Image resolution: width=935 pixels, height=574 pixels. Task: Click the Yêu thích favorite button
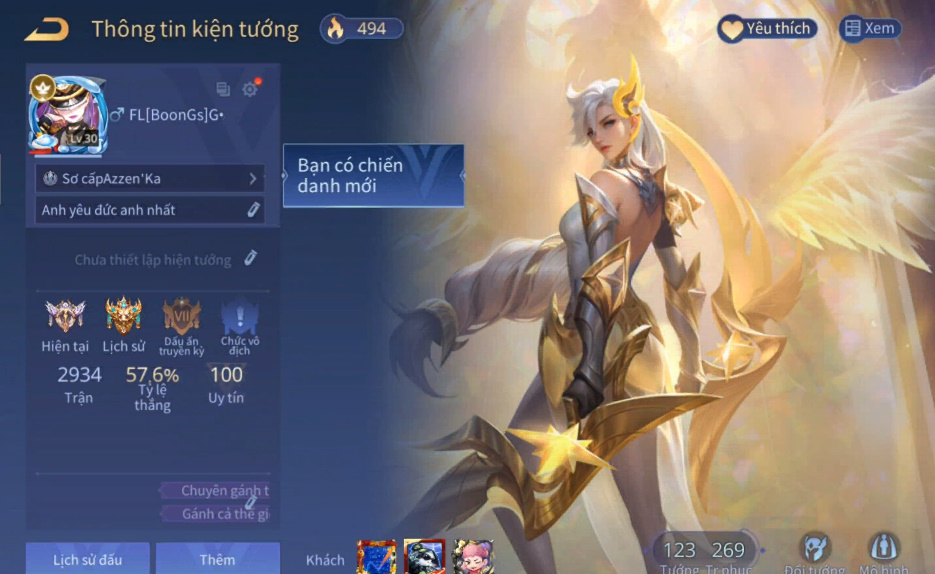click(x=767, y=29)
